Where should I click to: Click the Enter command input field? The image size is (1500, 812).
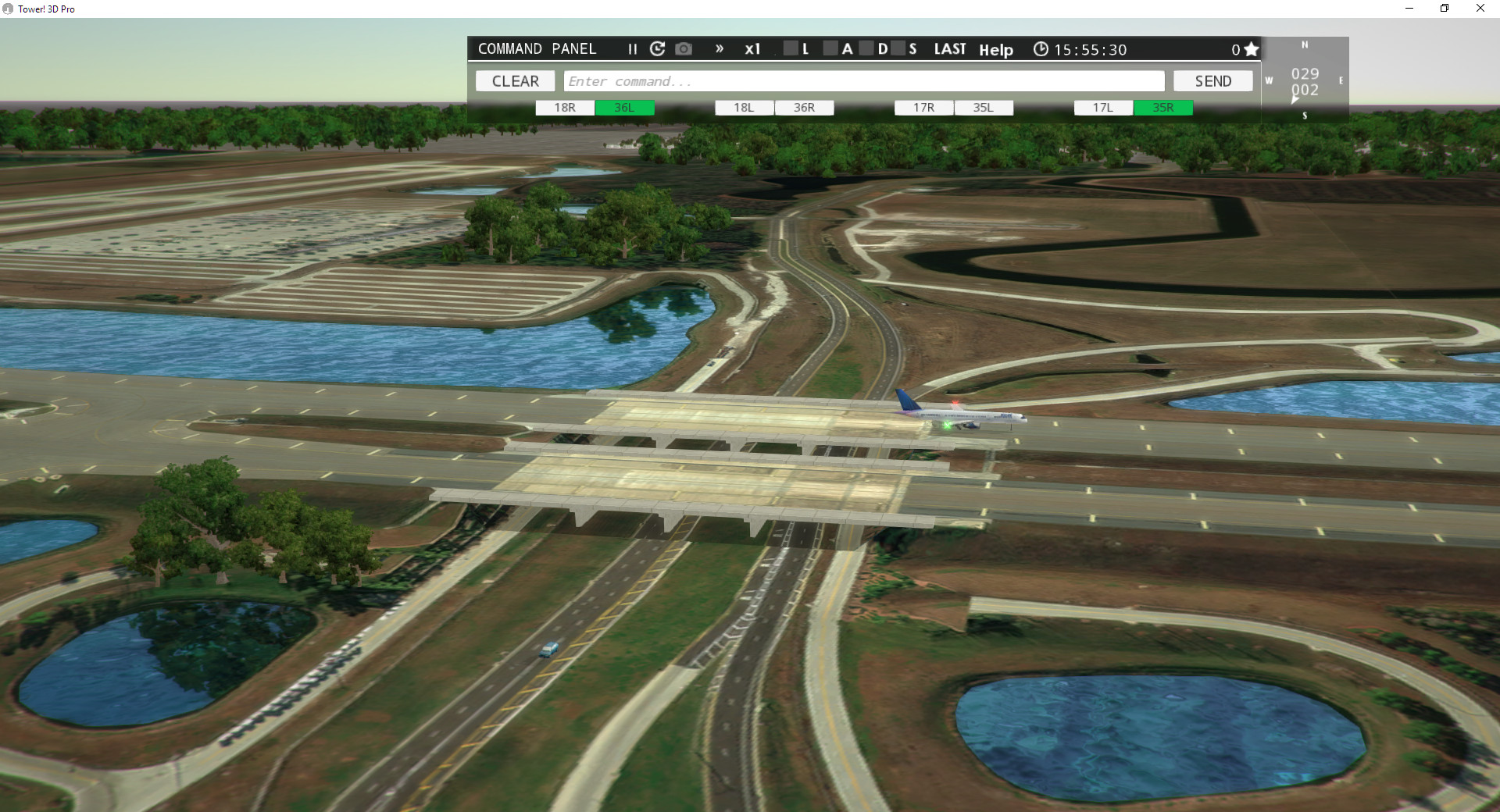click(x=859, y=80)
